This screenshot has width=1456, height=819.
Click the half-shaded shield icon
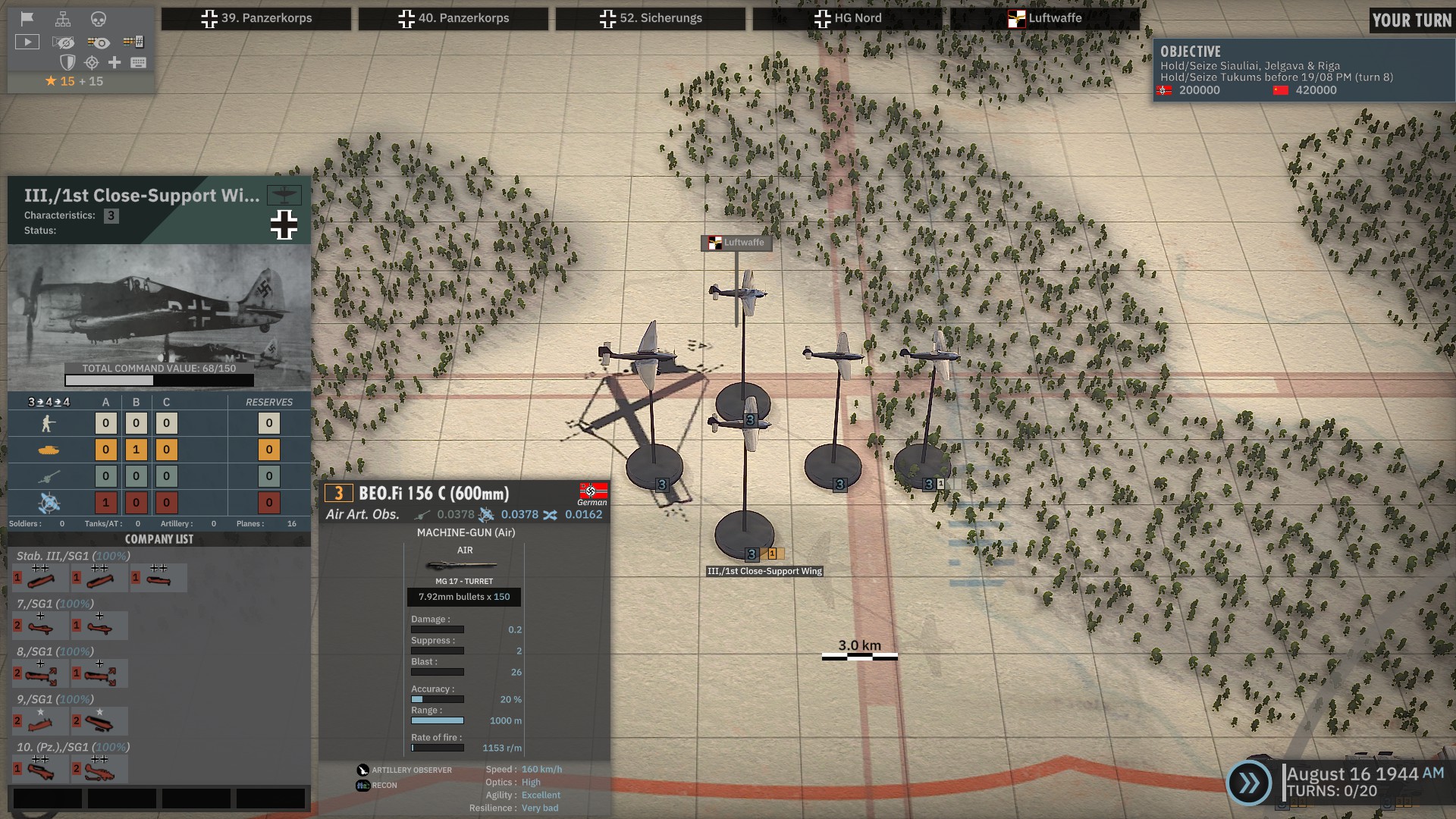click(x=67, y=62)
